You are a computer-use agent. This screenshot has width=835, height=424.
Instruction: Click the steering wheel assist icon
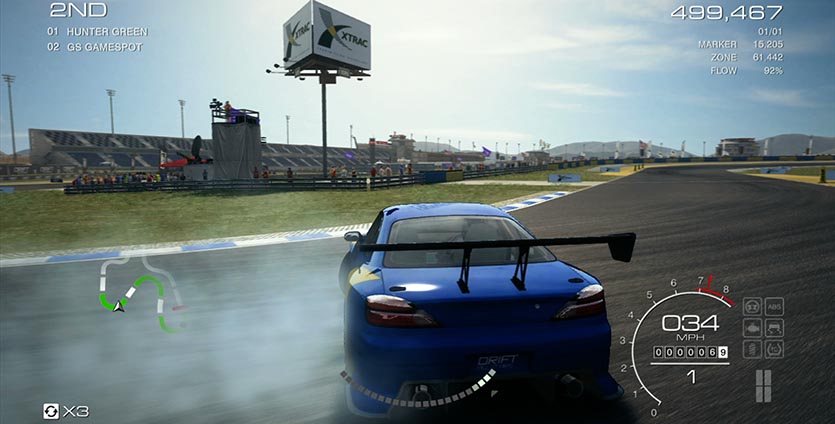(x=751, y=306)
